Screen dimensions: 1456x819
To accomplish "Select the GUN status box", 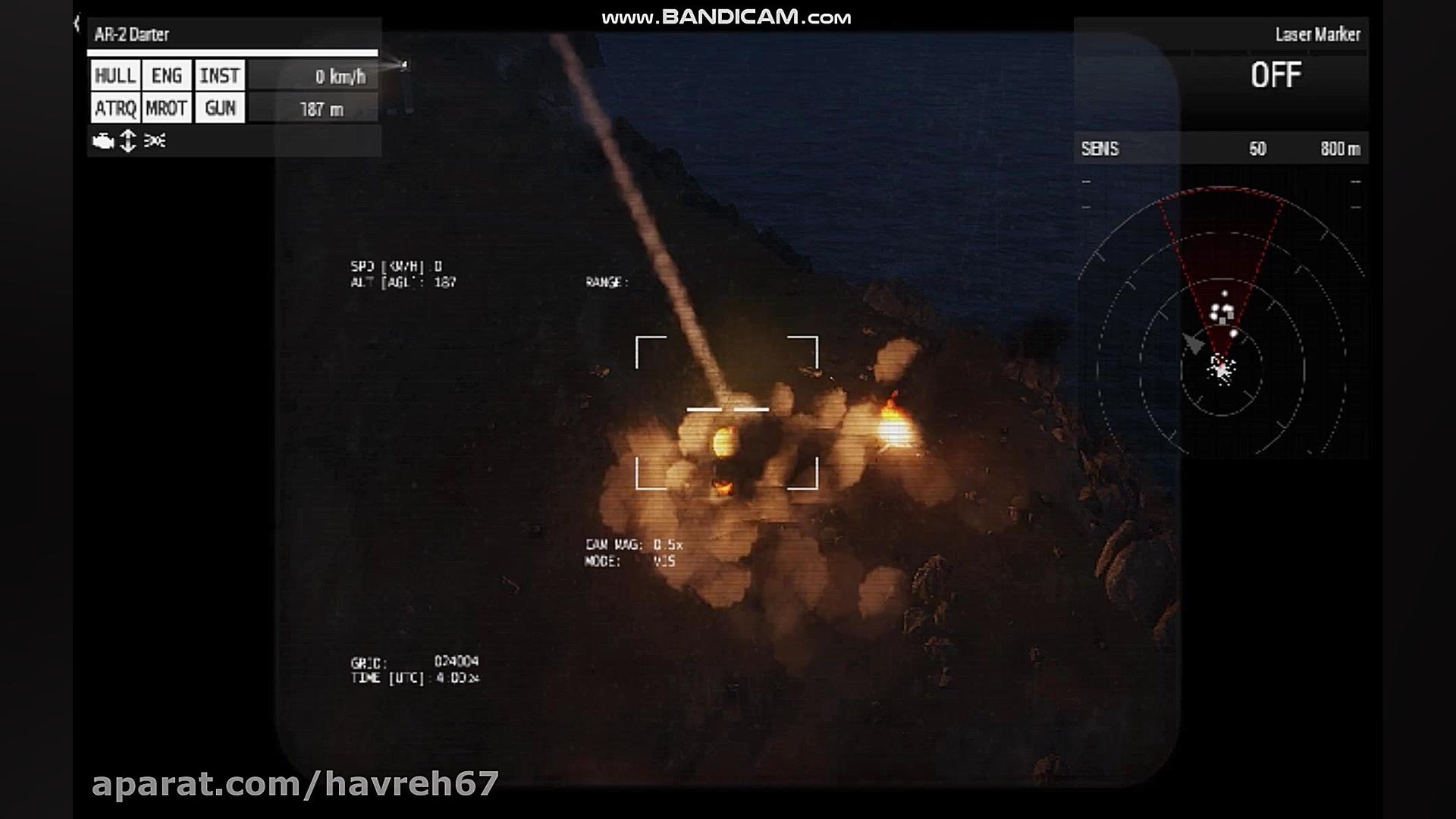I will click(220, 108).
